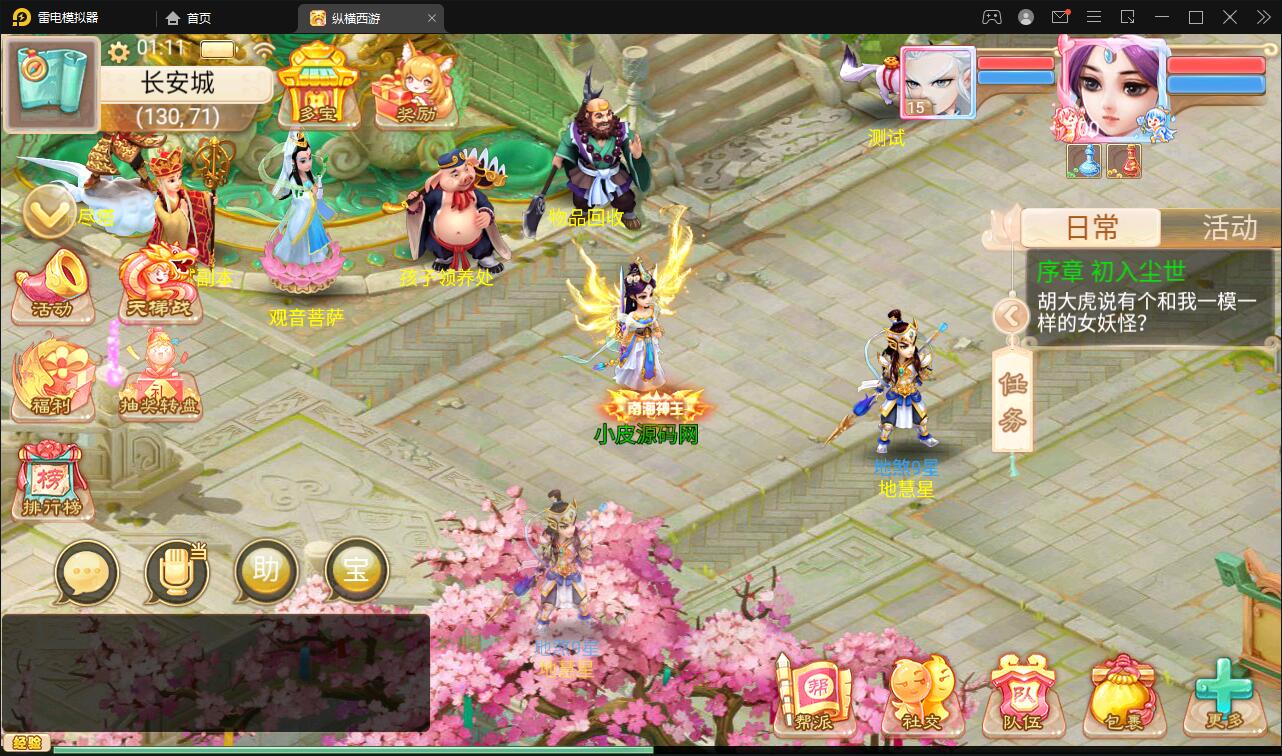
Task: Open the 活动 horn activity panel
Action: (x=51, y=285)
